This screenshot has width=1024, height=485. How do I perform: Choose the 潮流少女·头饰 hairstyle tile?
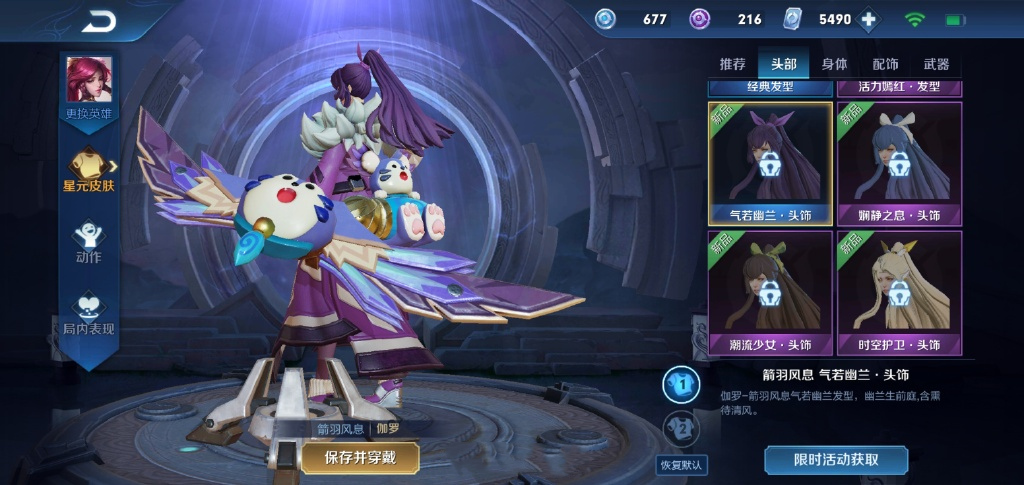(770, 293)
